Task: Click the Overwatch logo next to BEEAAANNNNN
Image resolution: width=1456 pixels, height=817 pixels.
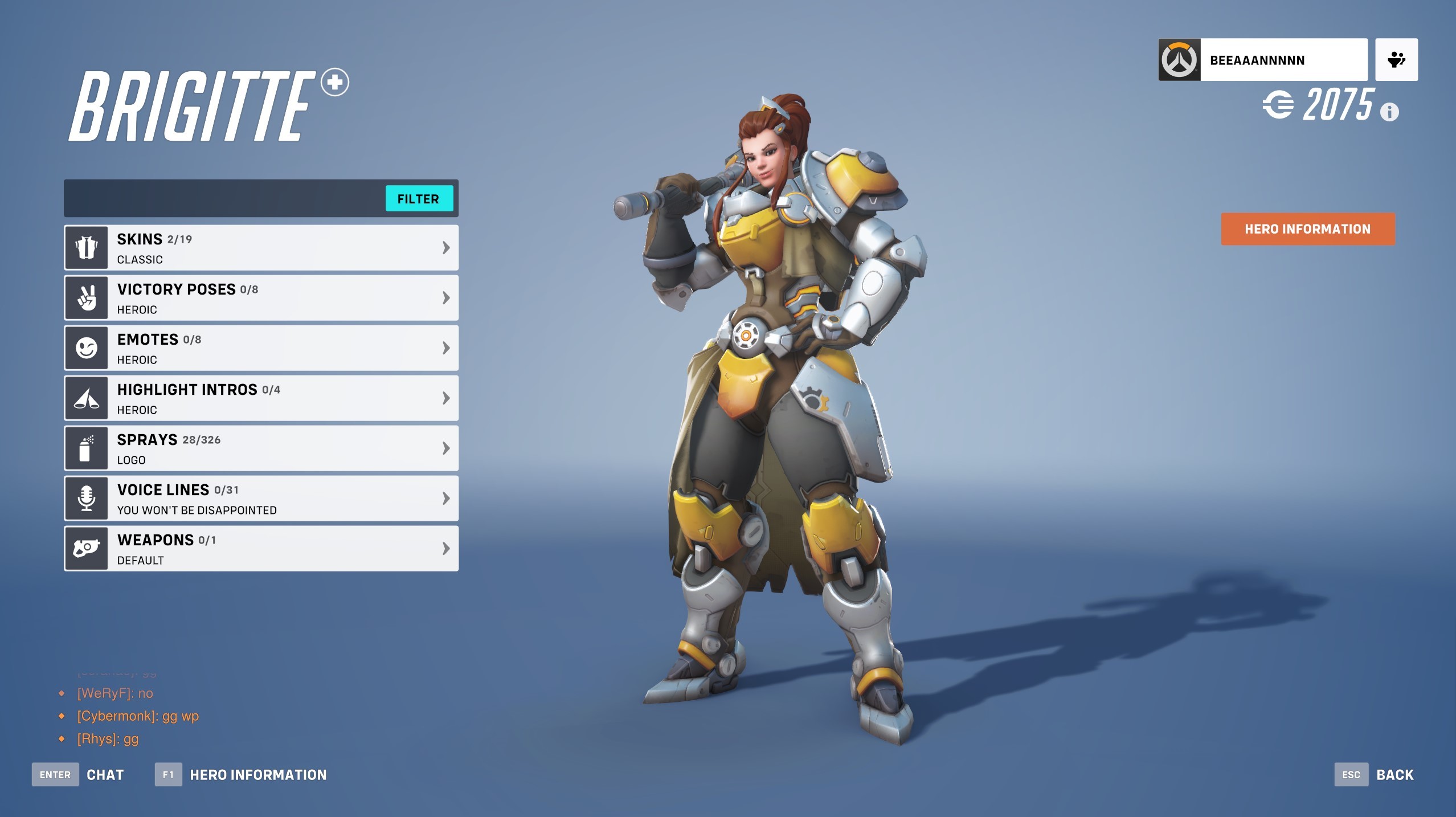Action: 1180,59
